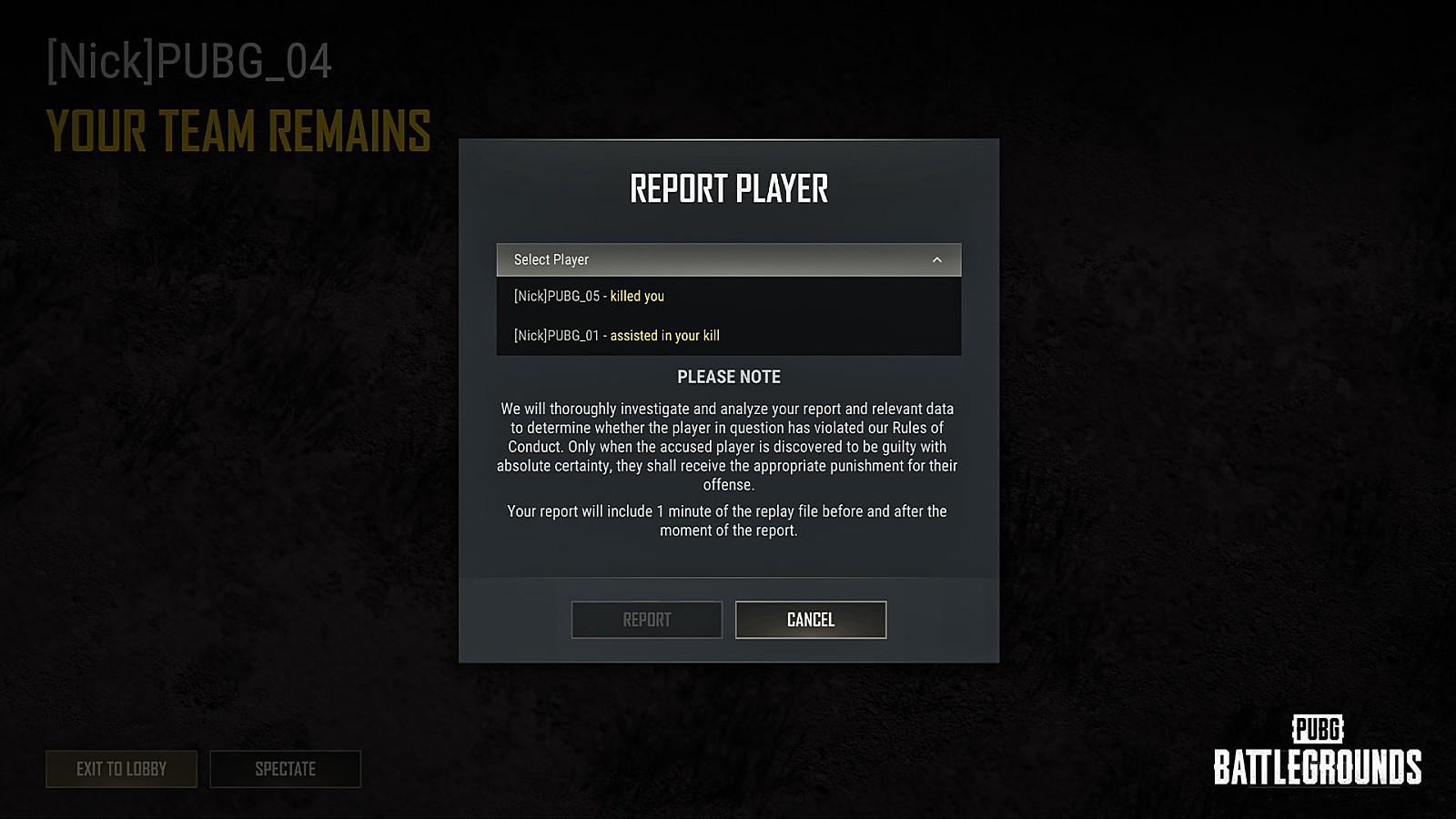Select the highlighted EXIT TO LOBBY option
The width and height of the screenshot is (1456, 819).
tap(121, 769)
